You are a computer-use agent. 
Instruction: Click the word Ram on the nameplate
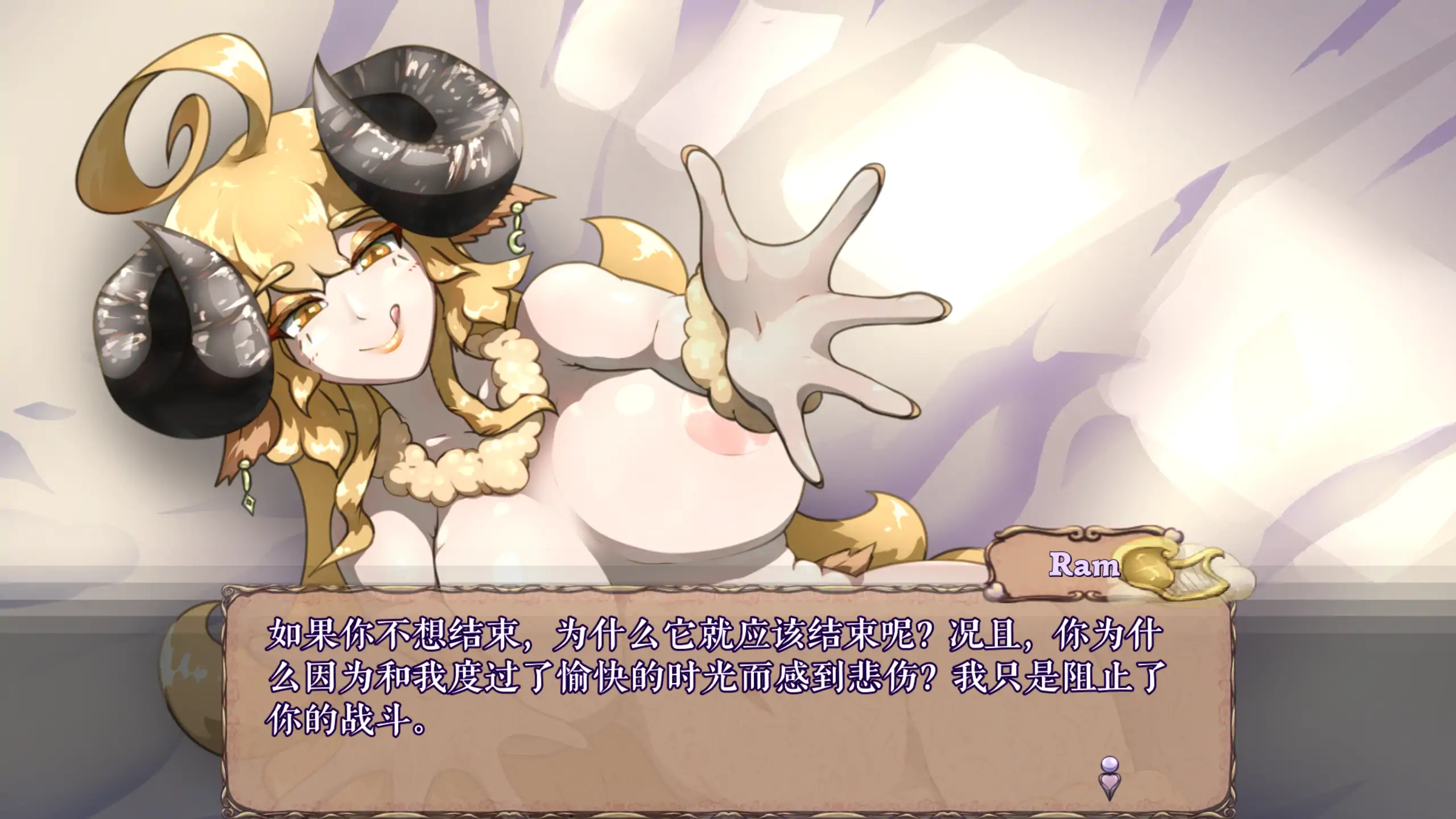click(1084, 565)
